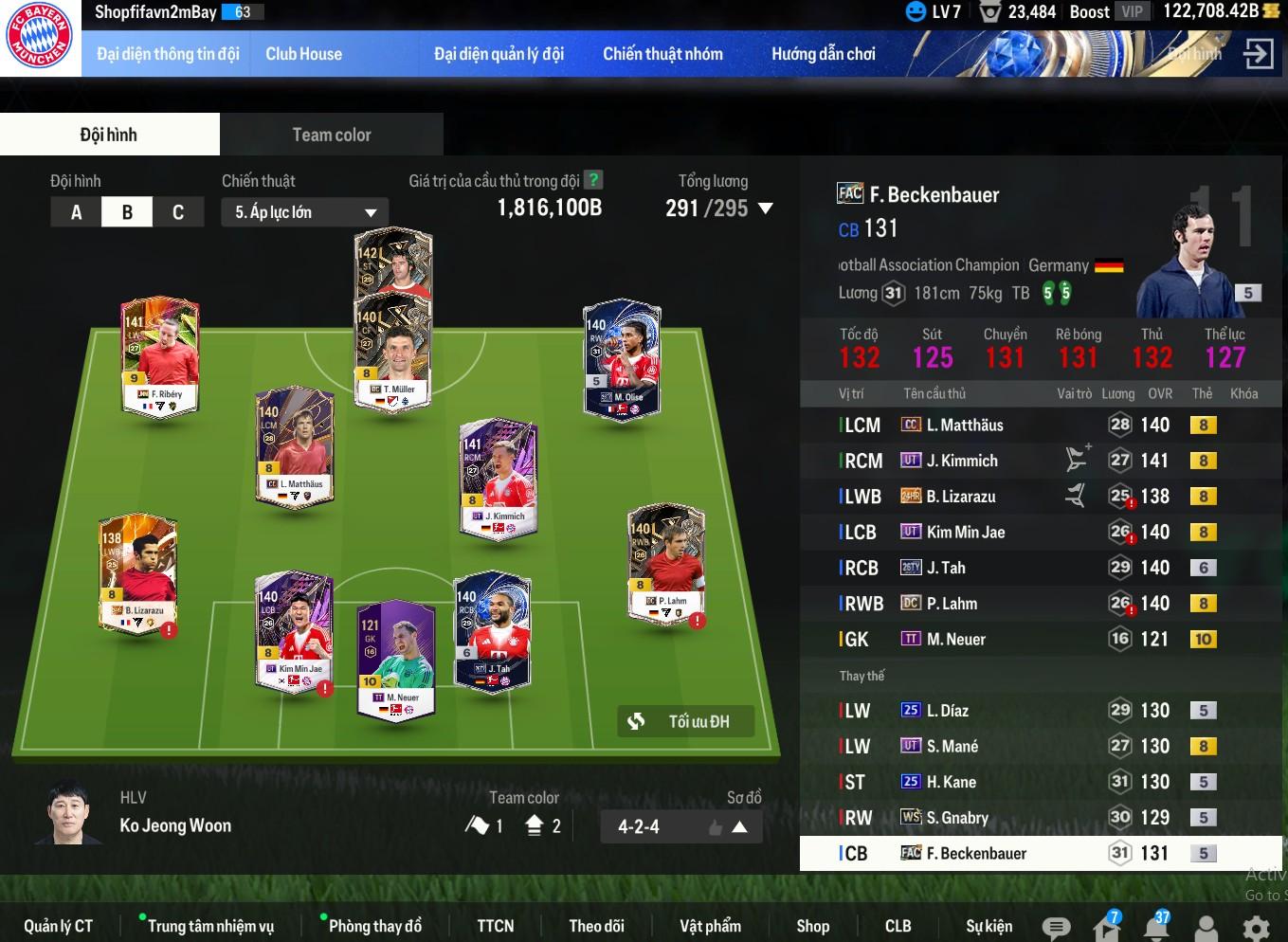Viewport: 1288px width, 942px height.
Task: Select the M. Neuer goalkeeper card
Action: tap(395, 659)
